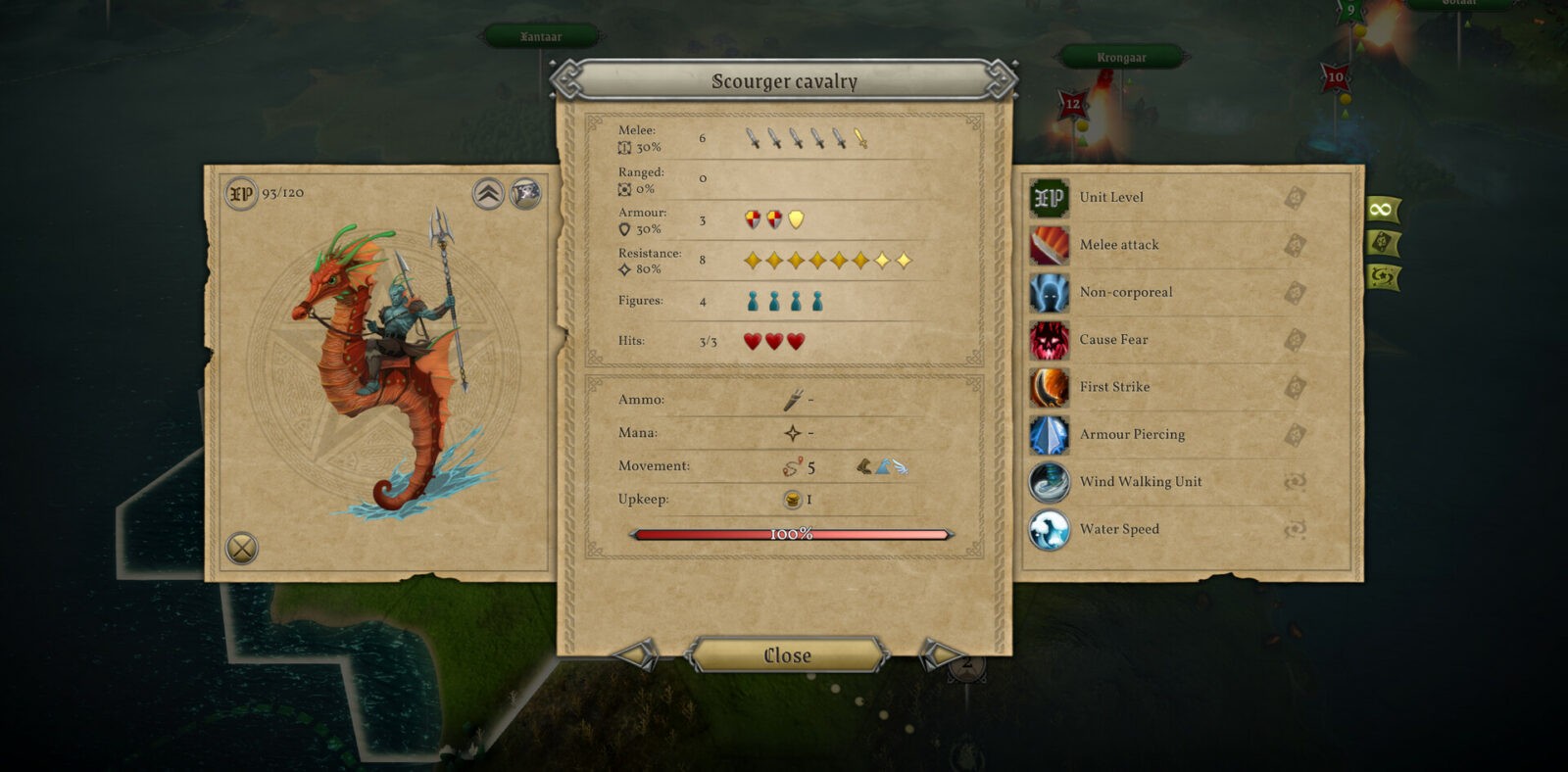Switch to the card symbol tab
Screen dimensions: 1568x772
tap(1382, 242)
